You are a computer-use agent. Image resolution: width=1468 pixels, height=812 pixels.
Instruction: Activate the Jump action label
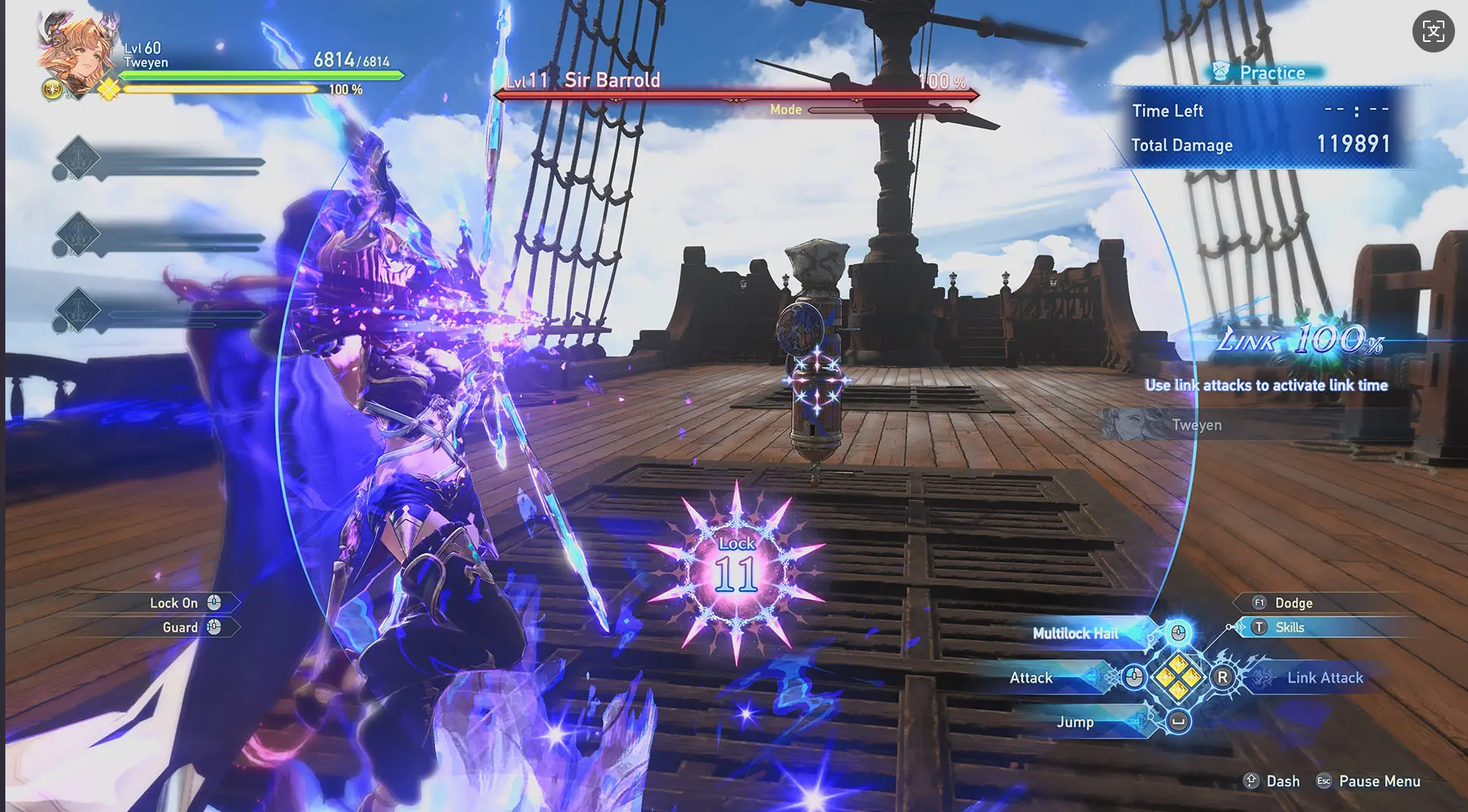(x=1075, y=722)
